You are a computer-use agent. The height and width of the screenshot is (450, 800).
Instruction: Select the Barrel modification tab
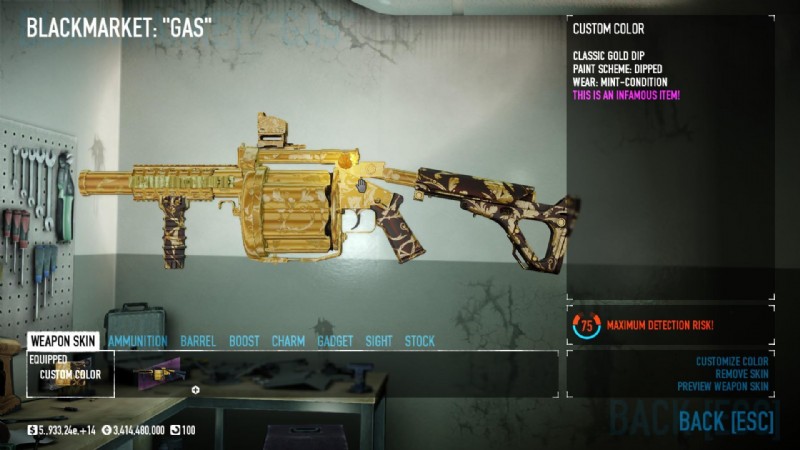[x=198, y=341]
